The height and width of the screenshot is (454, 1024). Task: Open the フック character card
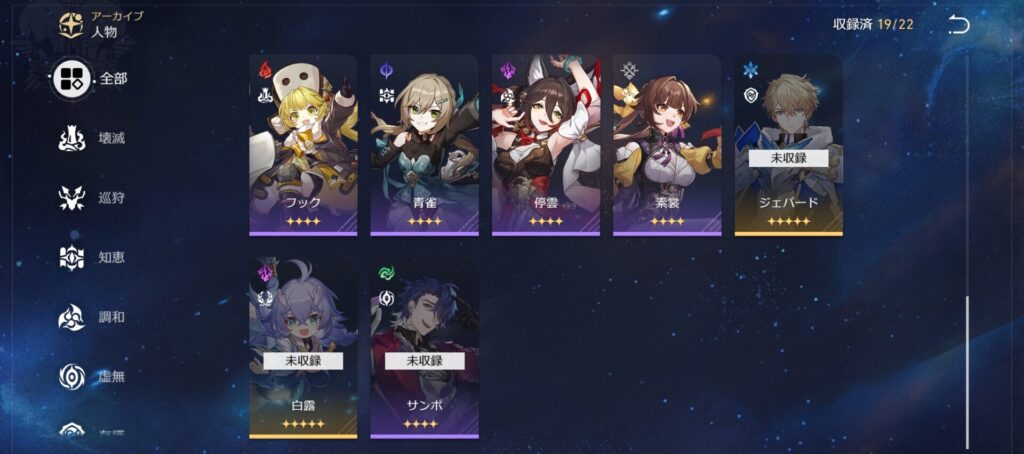click(x=303, y=145)
